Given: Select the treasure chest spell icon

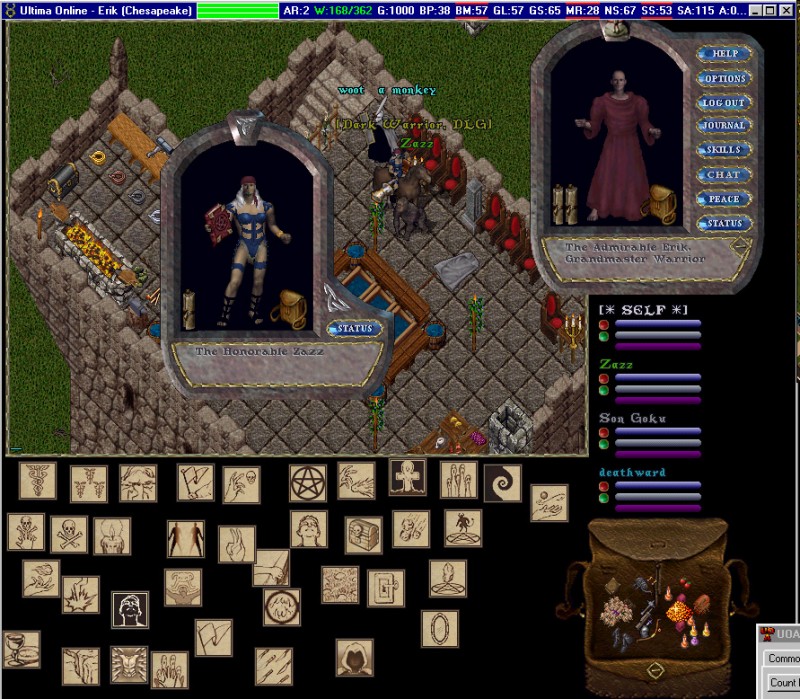Looking at the screenshot, I should click(363, 535).
